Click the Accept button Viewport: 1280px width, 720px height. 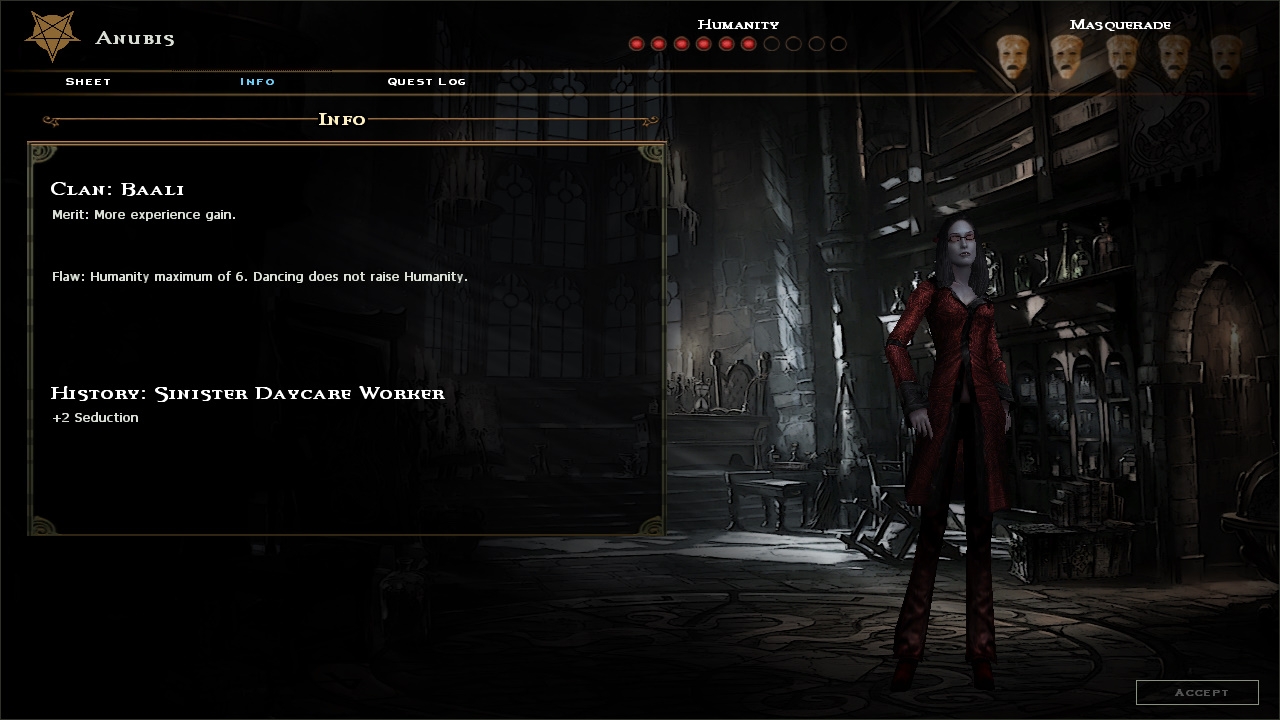[x=1197, y=692]
